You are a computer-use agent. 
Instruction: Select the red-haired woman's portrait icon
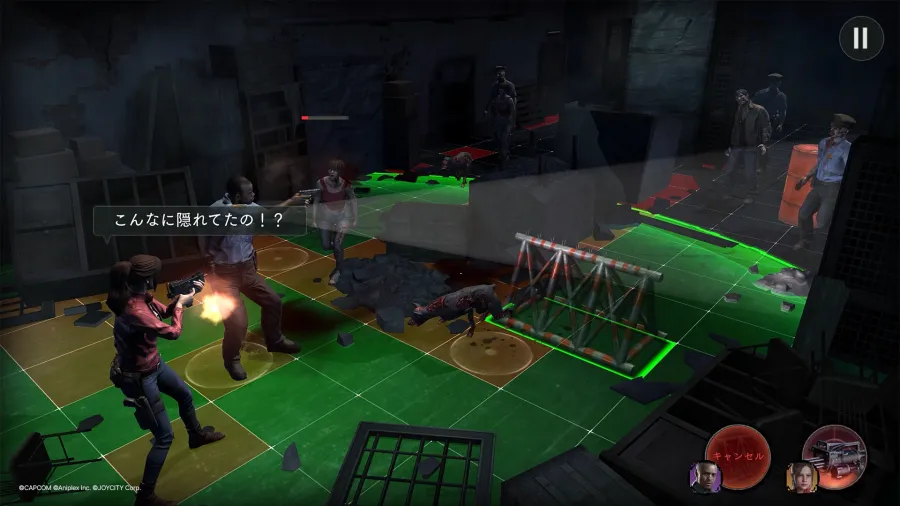pos(802,478)
